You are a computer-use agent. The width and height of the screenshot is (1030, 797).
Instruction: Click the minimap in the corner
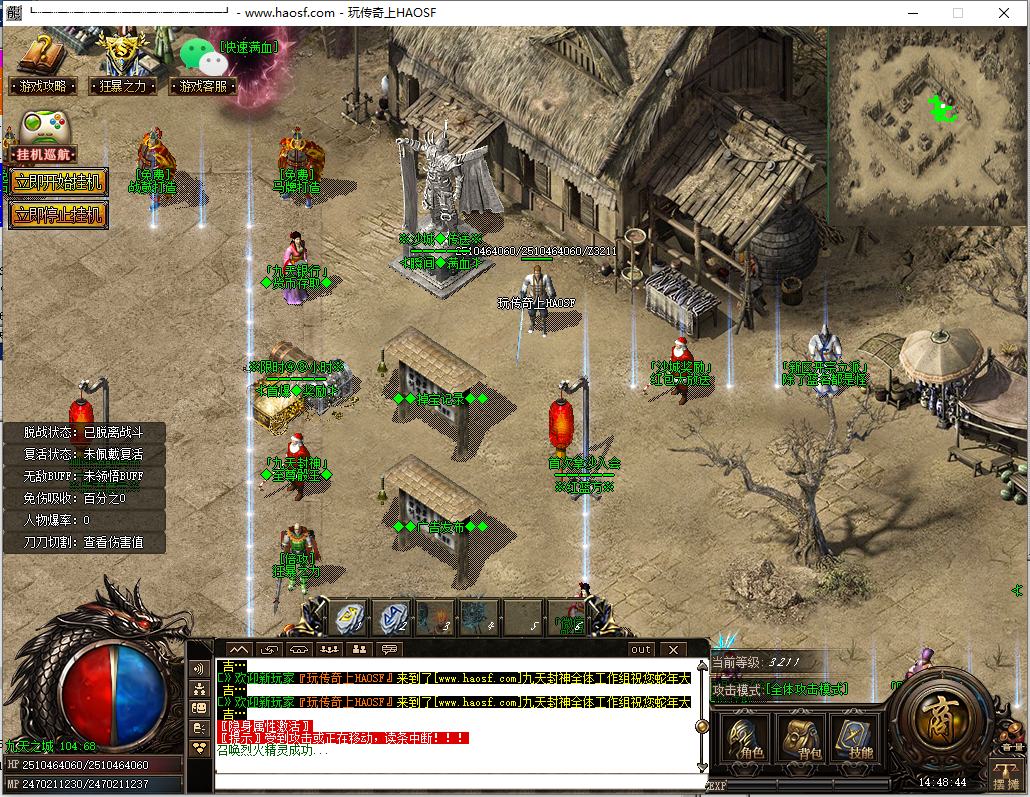(927, 124)
